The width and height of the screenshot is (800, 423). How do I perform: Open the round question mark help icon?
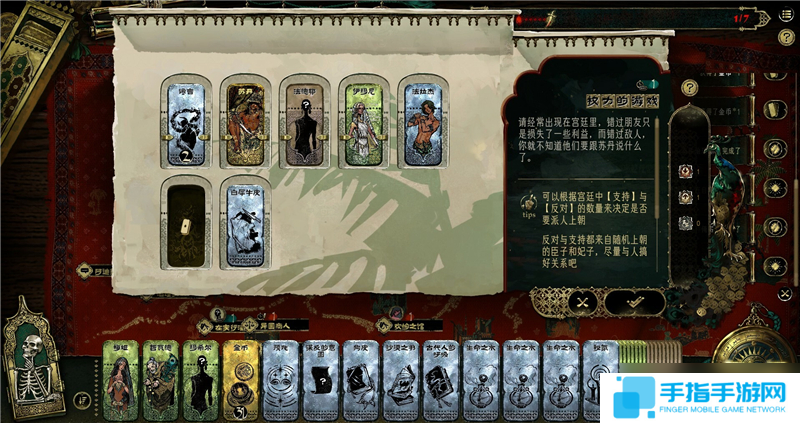pyautogui.click(x=688, y=88)
